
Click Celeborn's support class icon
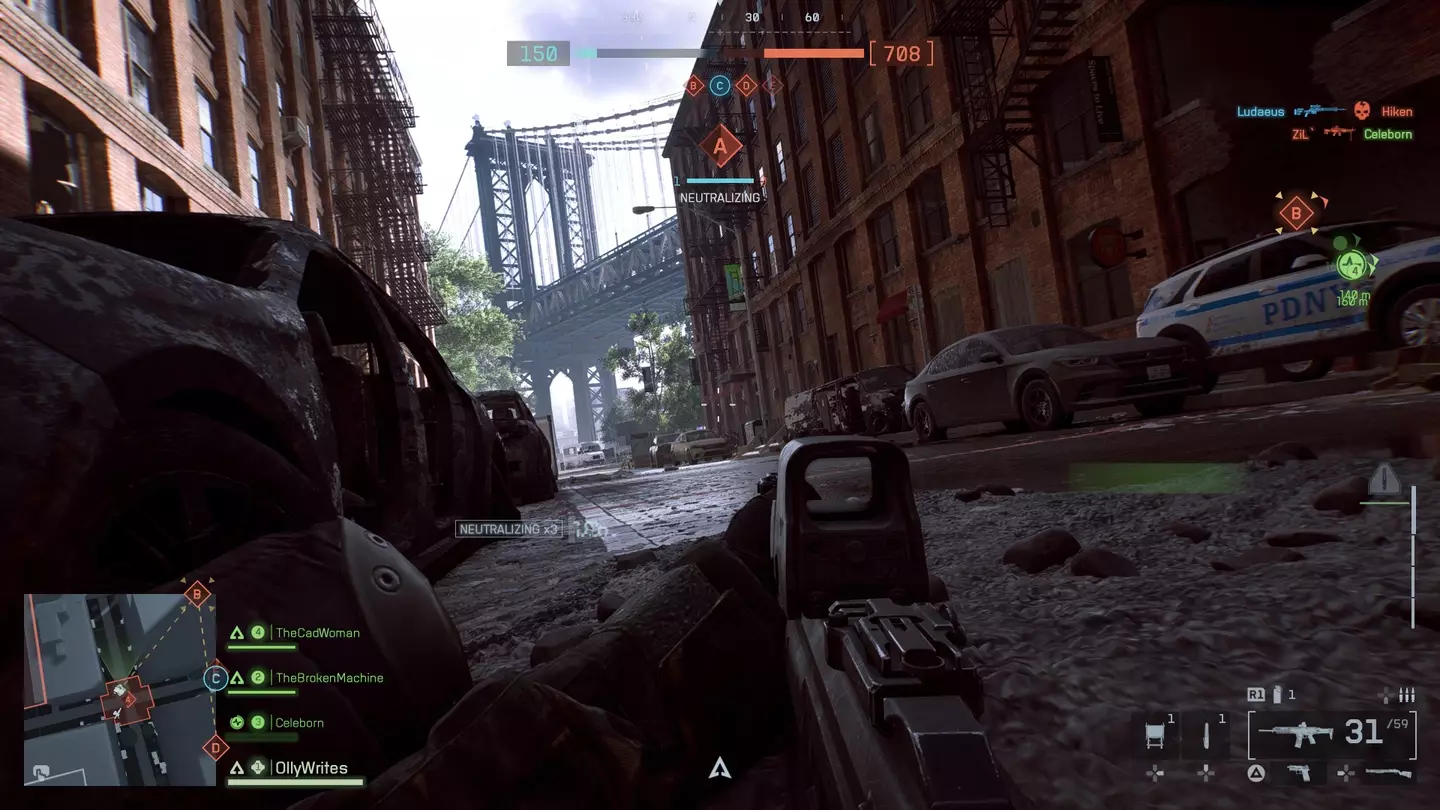[236, 722]
